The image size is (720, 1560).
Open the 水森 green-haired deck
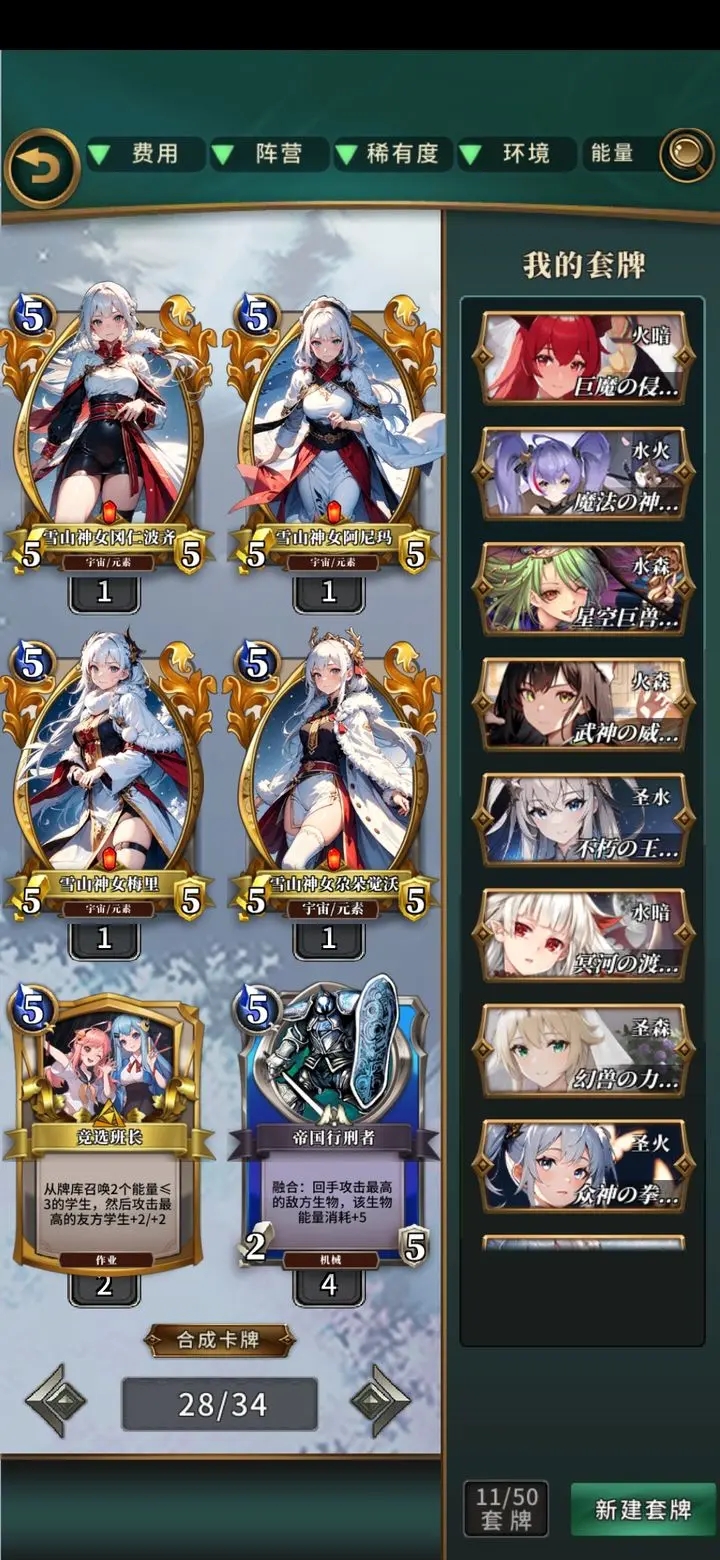583,589
